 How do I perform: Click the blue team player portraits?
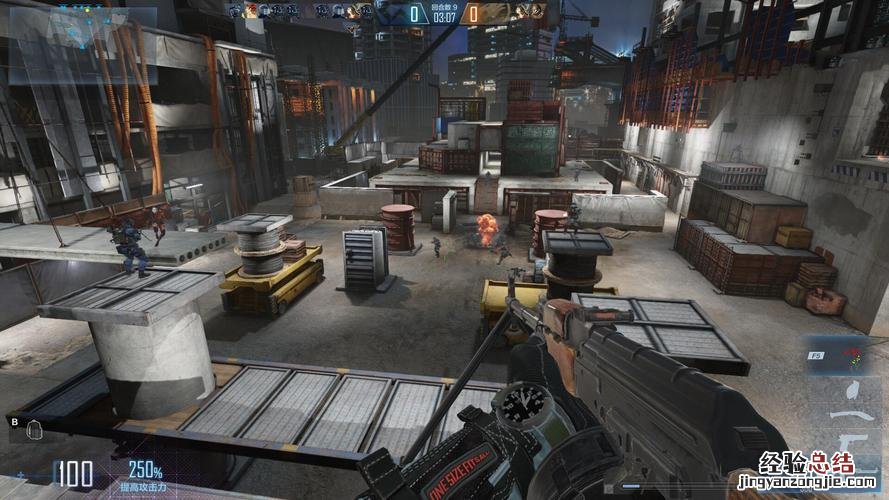coord(300,11)
